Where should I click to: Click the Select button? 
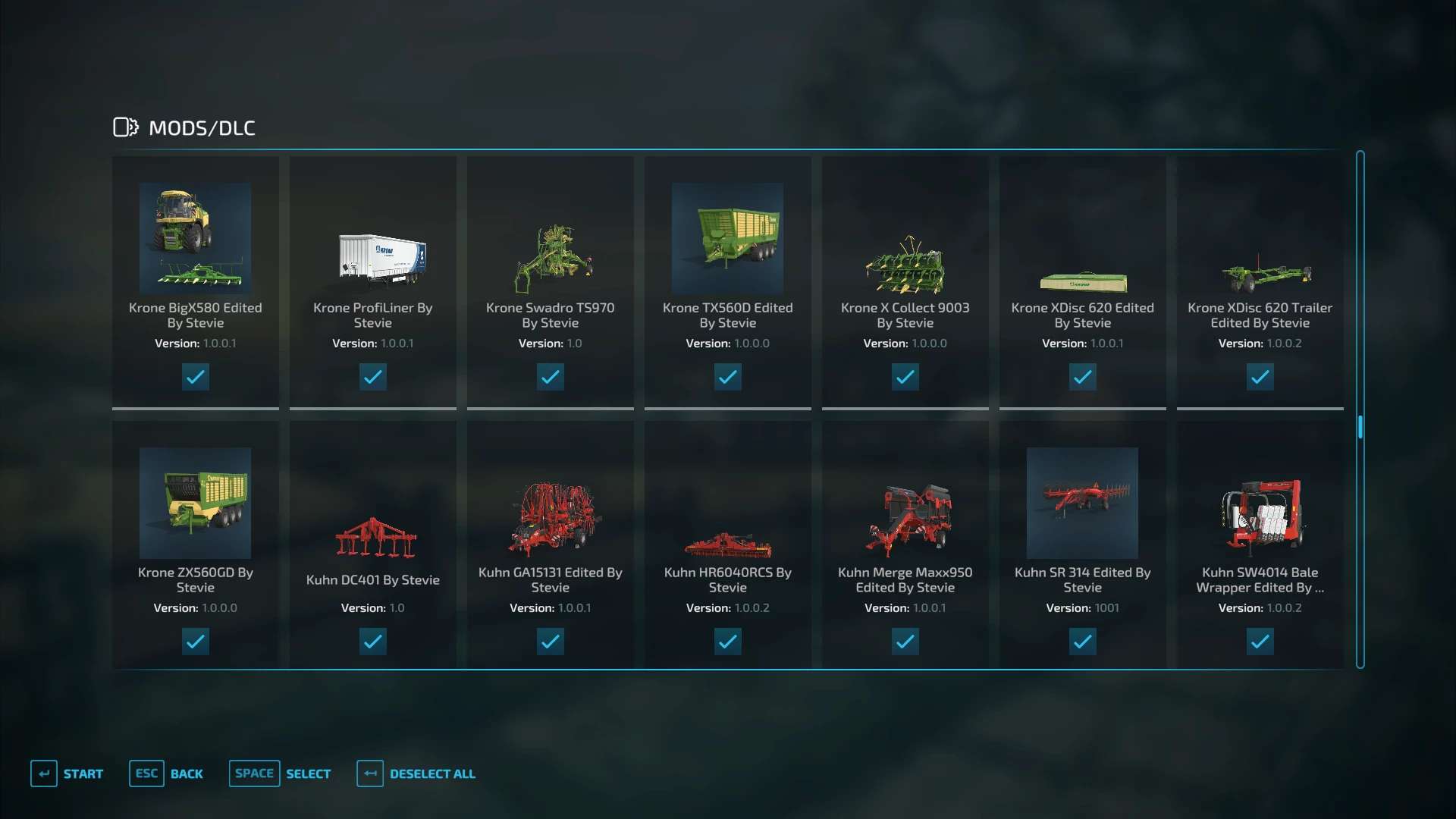281,773
